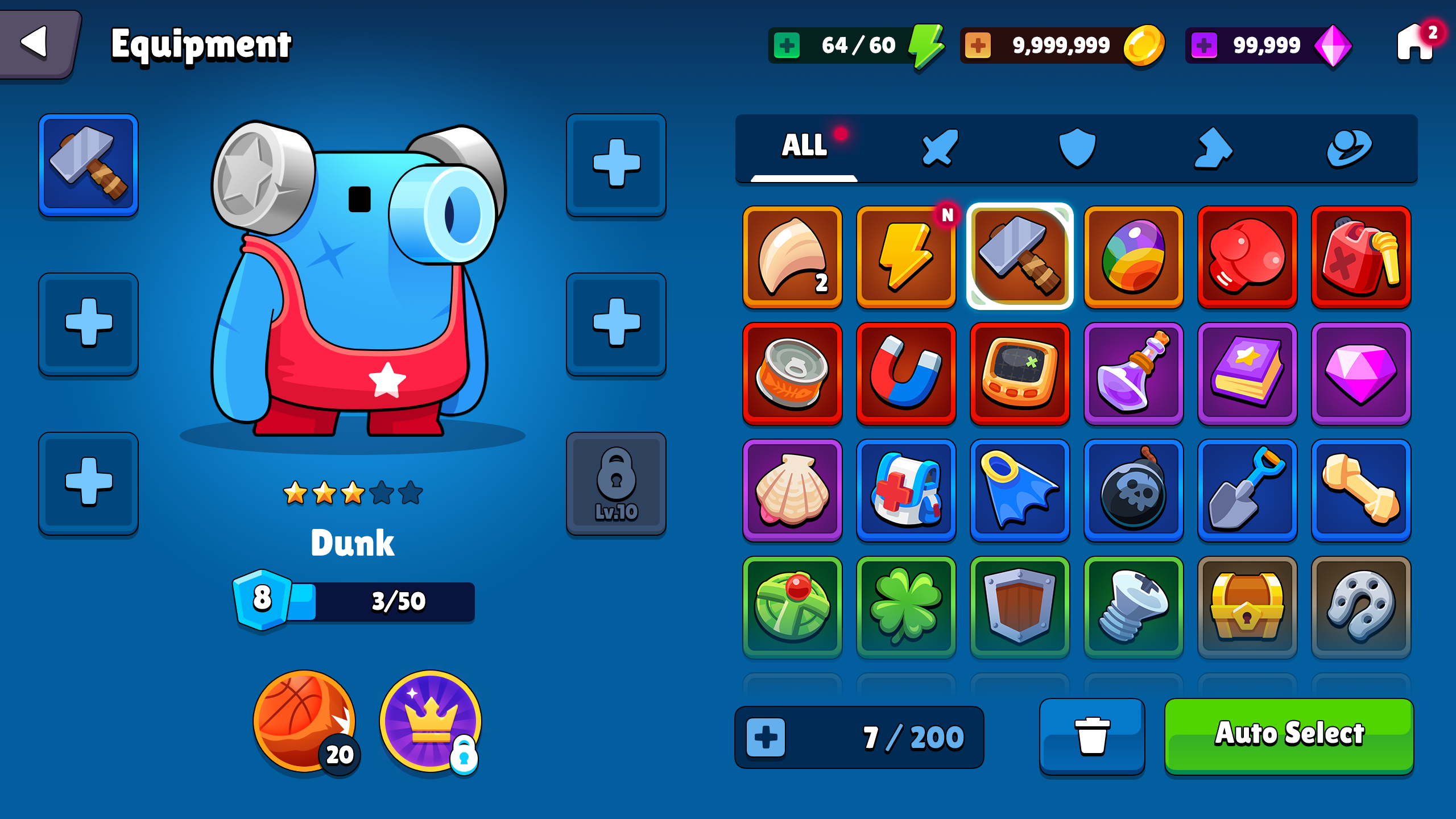Add more energy with the green plus
This screenshot has height=819, width=1456.
click(x=787, y=45)
